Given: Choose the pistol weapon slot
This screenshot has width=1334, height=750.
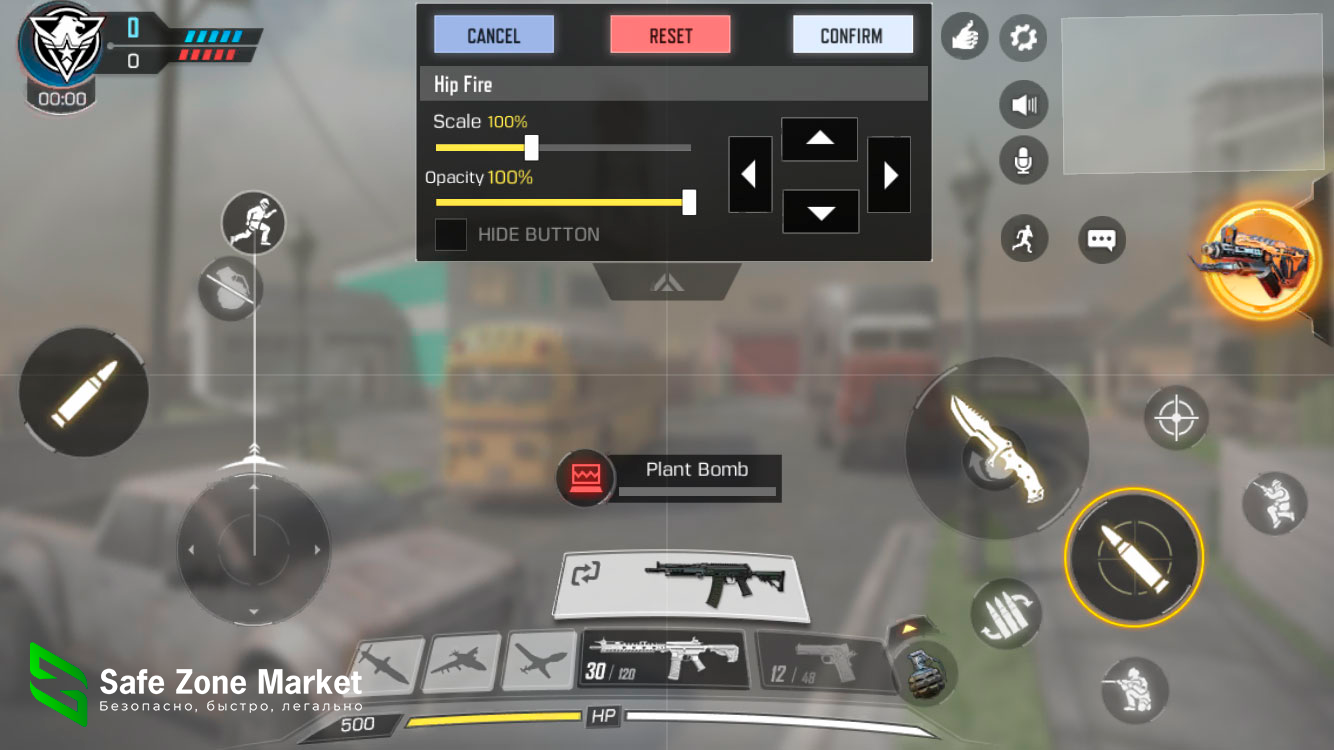Looking at the screenshot, I should [x=820, y=663].
